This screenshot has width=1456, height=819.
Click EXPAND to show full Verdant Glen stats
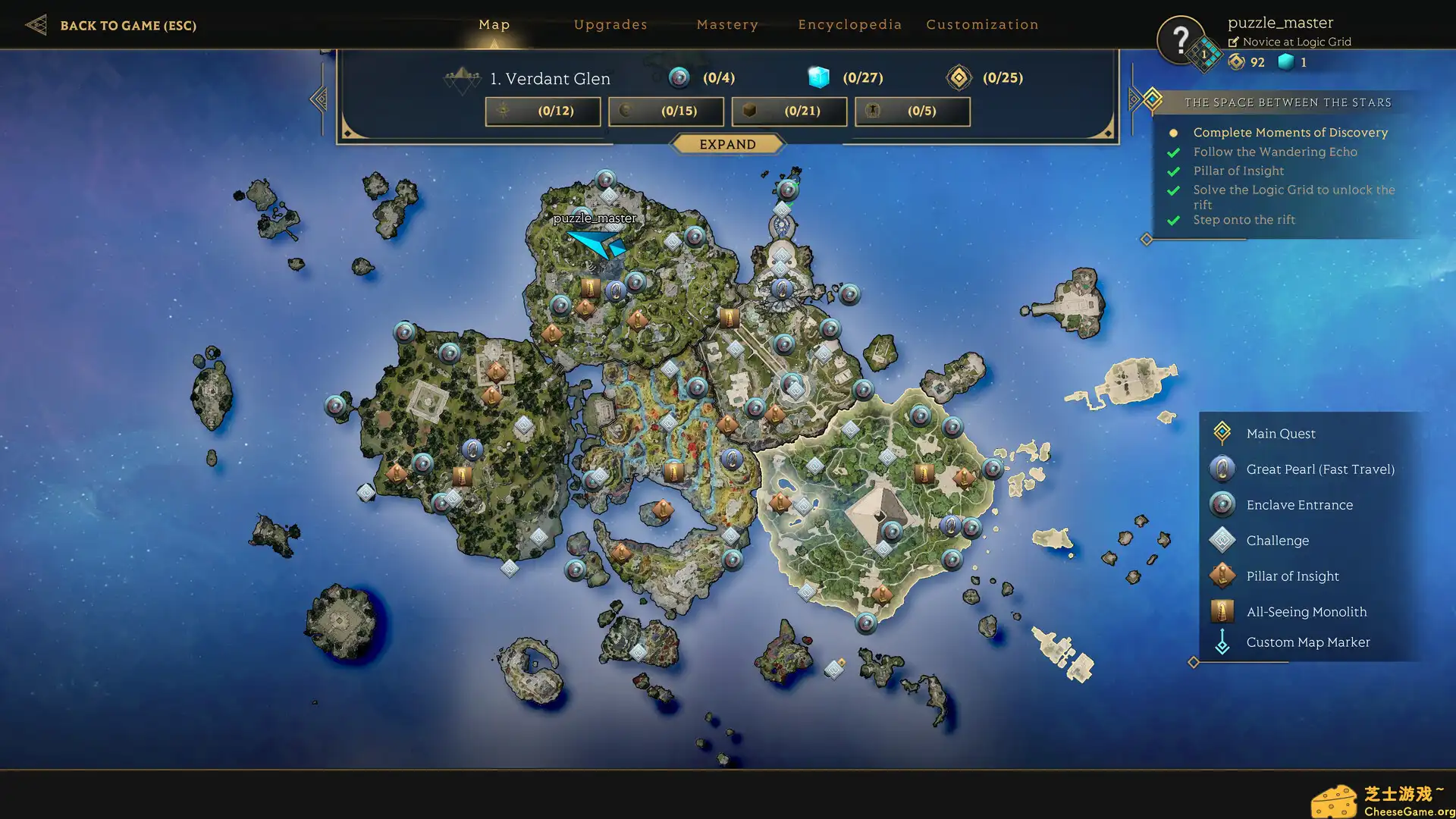(728, 144)
